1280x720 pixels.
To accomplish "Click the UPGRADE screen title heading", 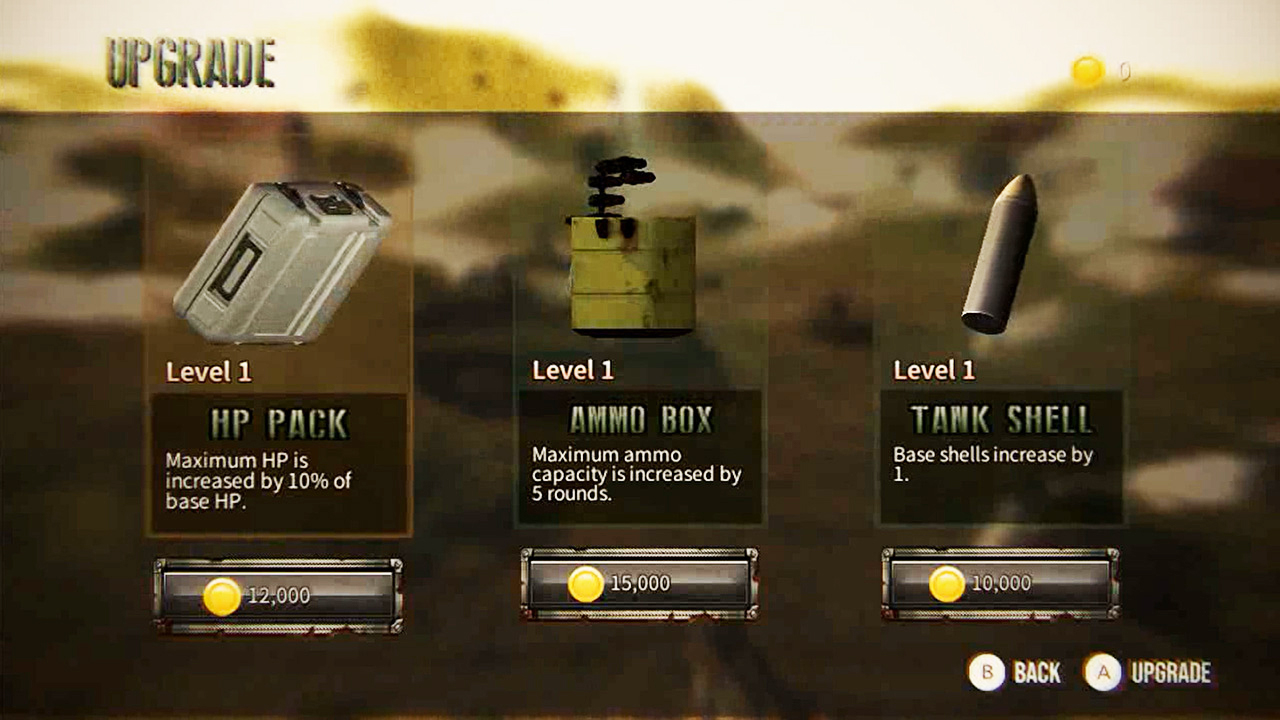I will coord(188,58).
